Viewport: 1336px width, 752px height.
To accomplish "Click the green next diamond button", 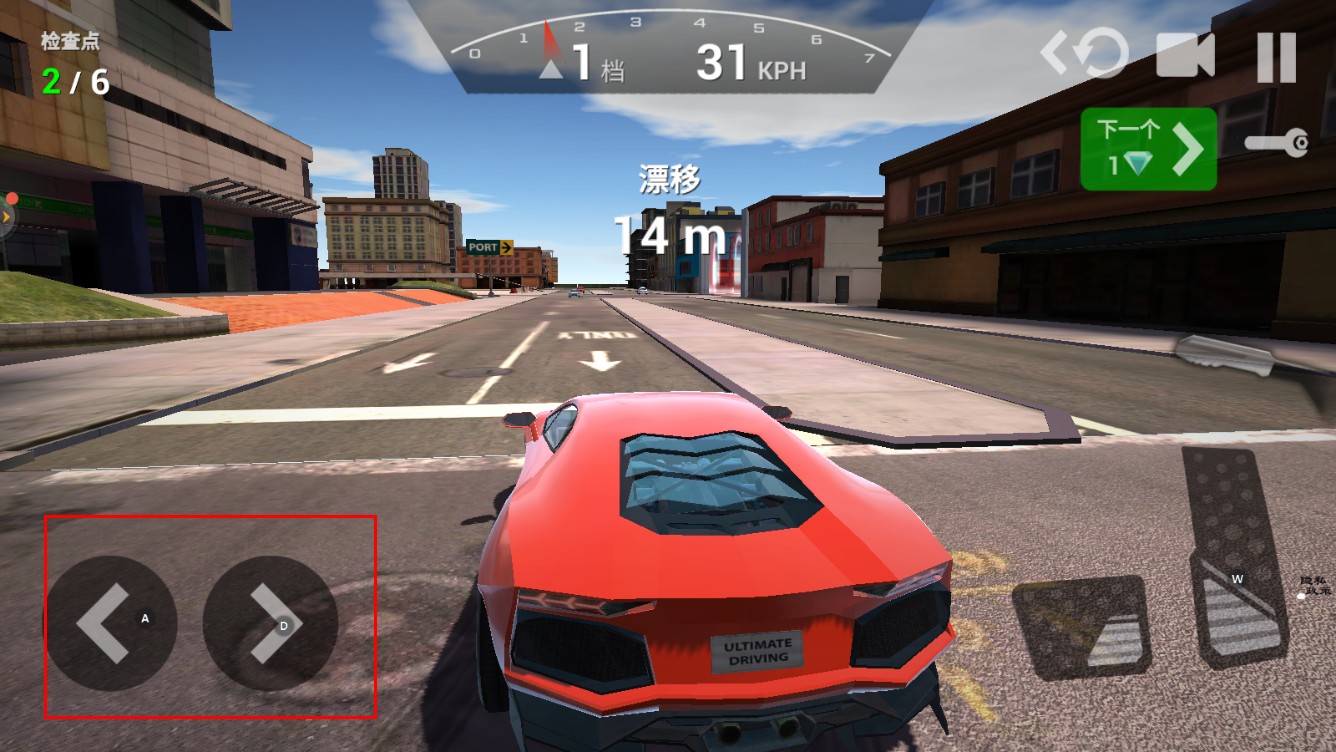I will [x=1148, y=150].
